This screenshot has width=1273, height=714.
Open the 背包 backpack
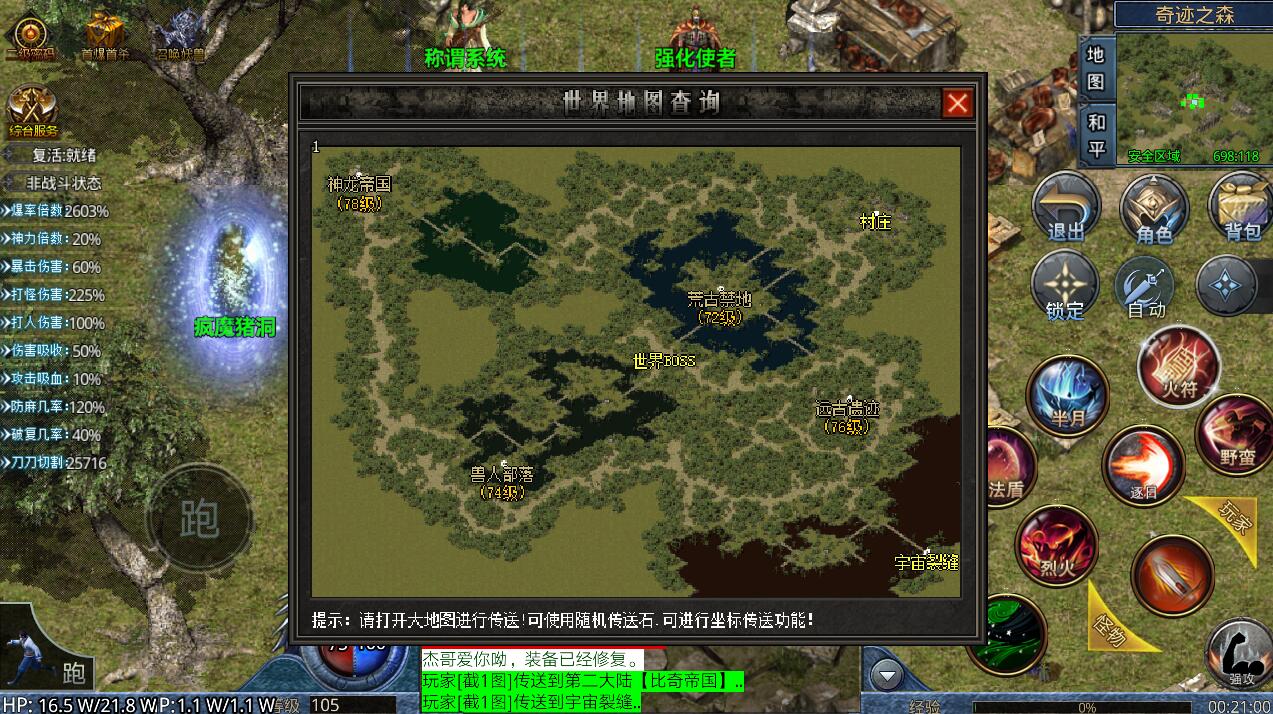point(1241,207)
